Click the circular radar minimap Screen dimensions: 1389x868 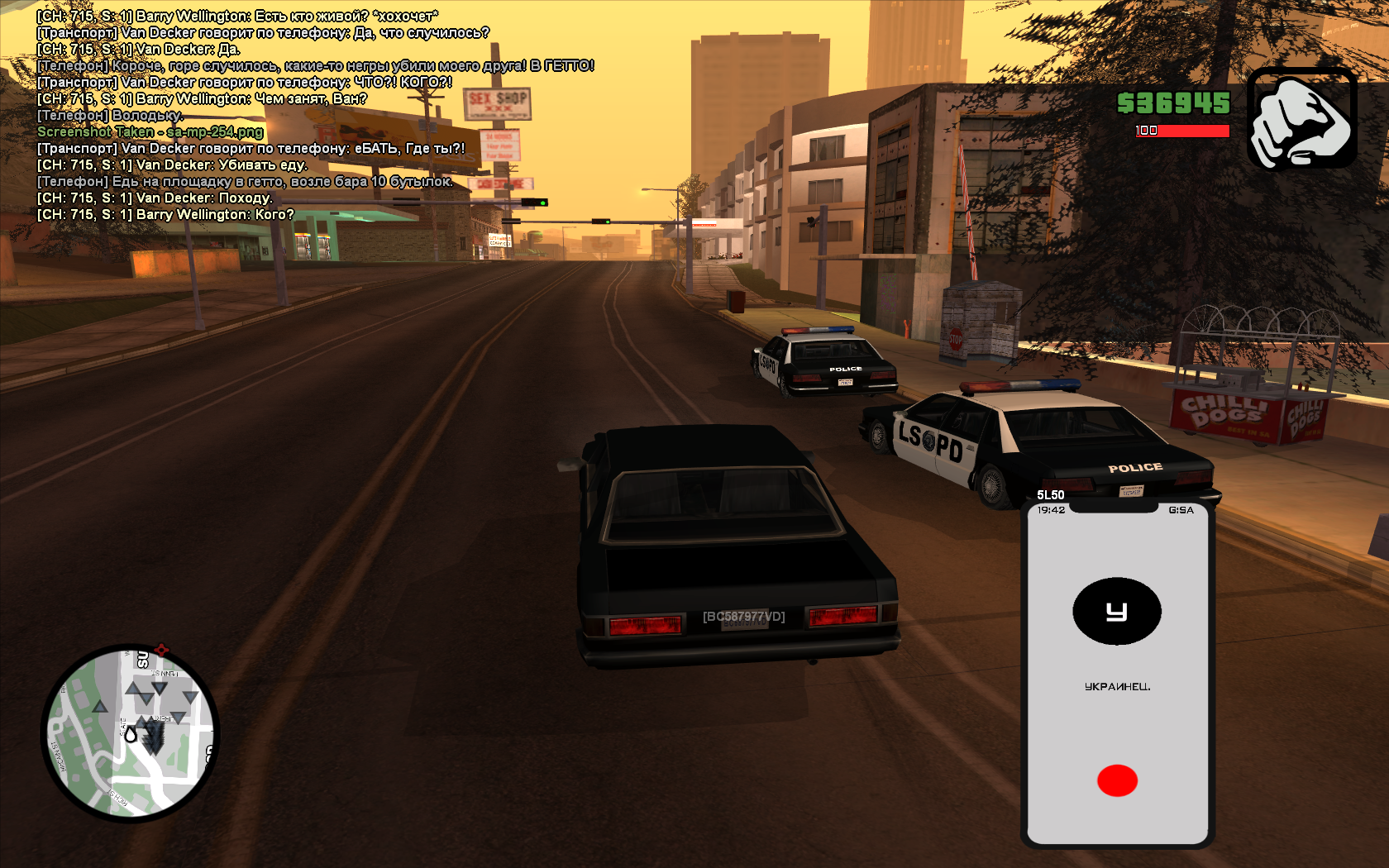coord(130,733)
